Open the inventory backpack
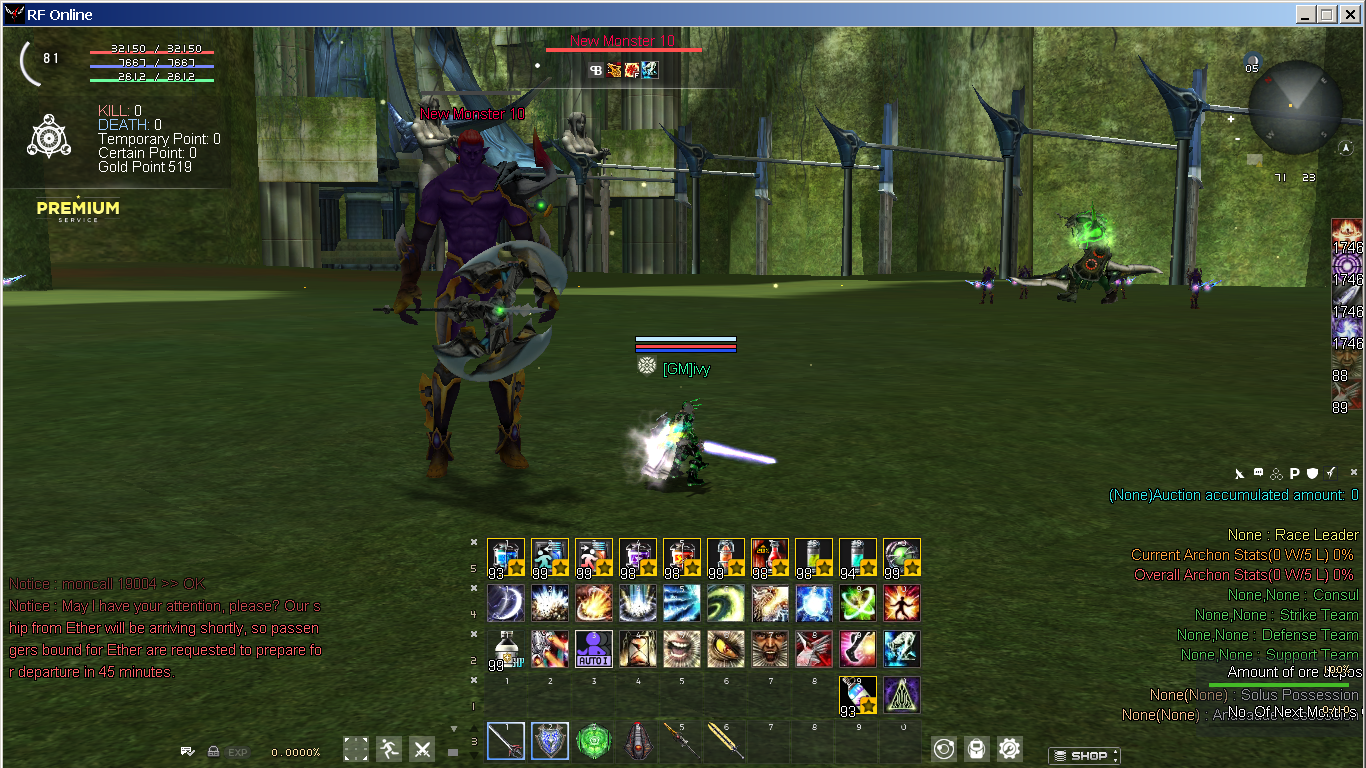Image resolution: width=1366 pixels, height=768 pixels. click(977, 749)
